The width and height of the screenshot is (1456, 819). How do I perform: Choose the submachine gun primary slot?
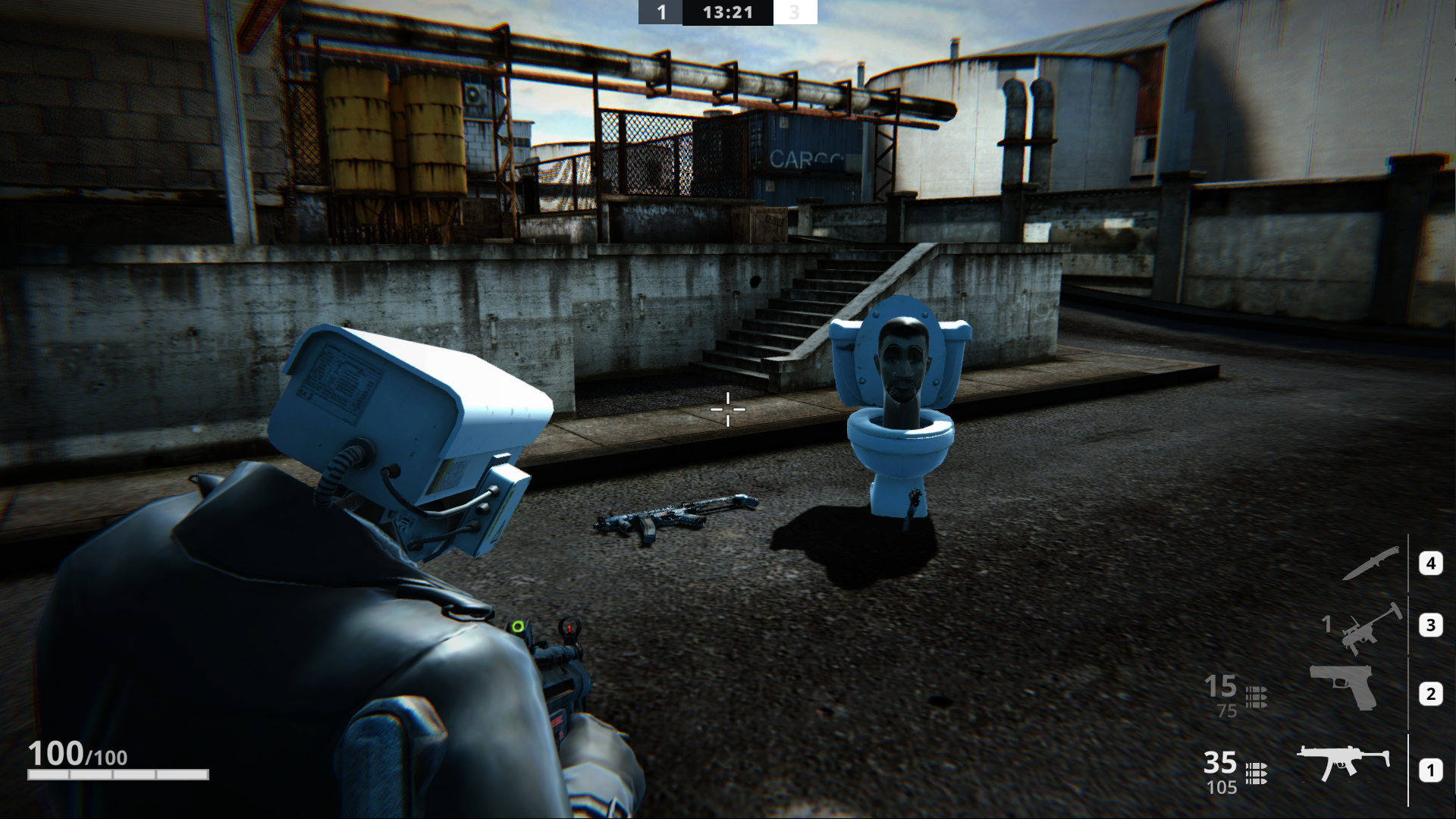1342,761
